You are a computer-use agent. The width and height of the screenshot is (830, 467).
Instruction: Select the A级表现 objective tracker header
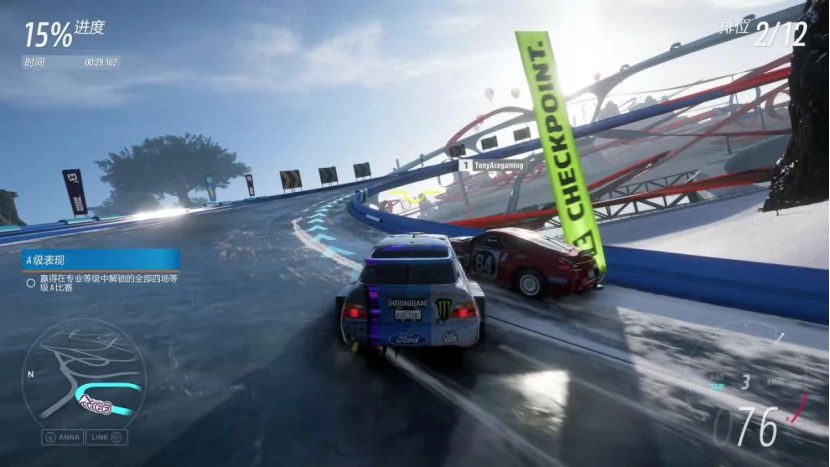tap(100, 259)
